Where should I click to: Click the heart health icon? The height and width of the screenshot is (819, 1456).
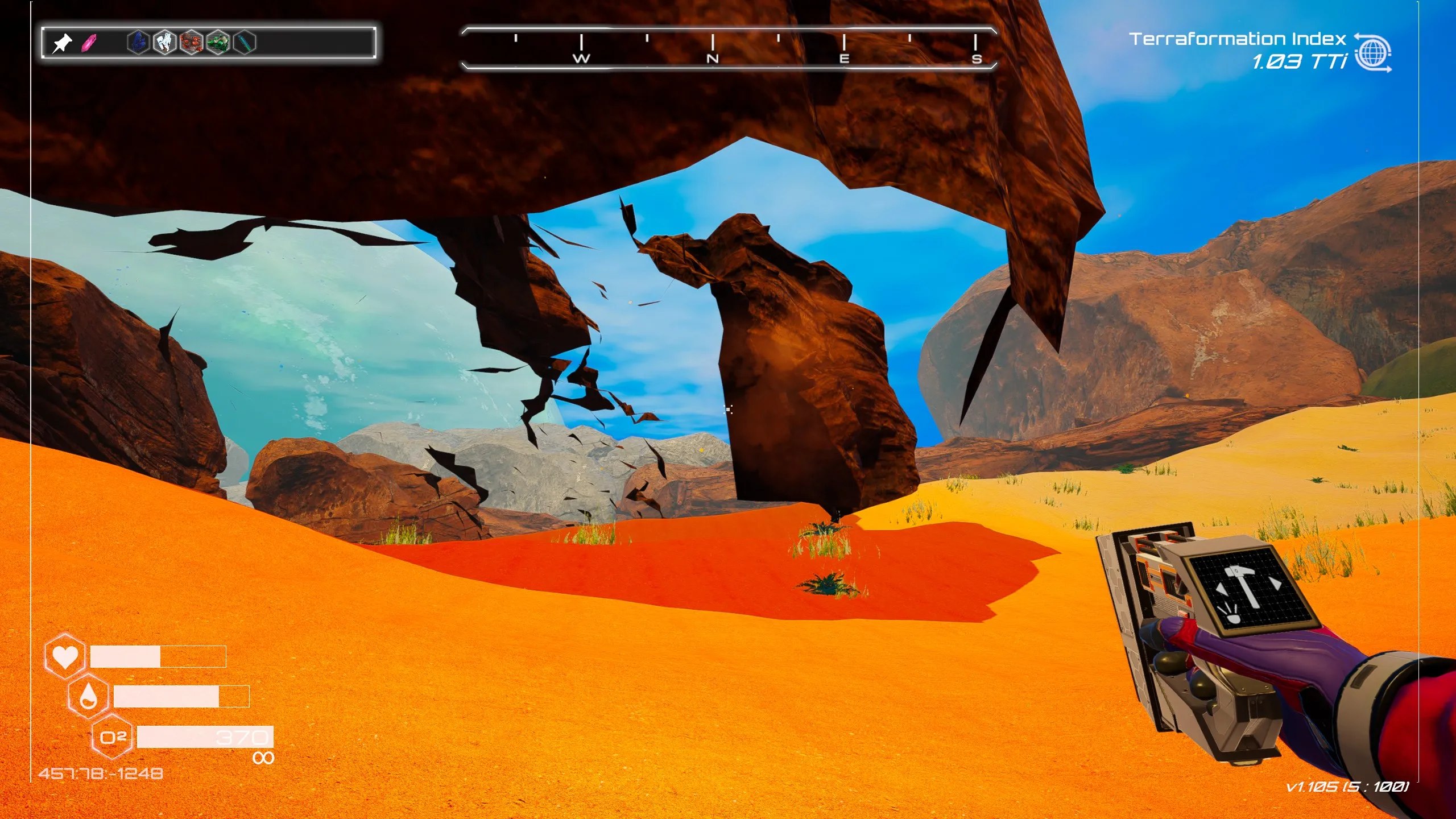coord(65,656)
